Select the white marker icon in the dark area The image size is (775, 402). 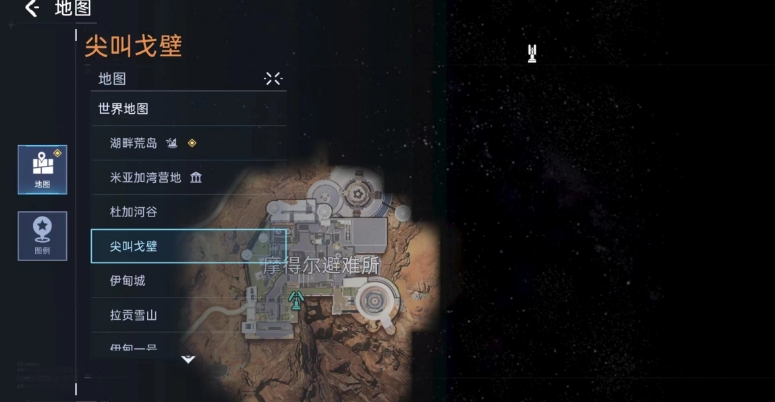pos(533,53)
